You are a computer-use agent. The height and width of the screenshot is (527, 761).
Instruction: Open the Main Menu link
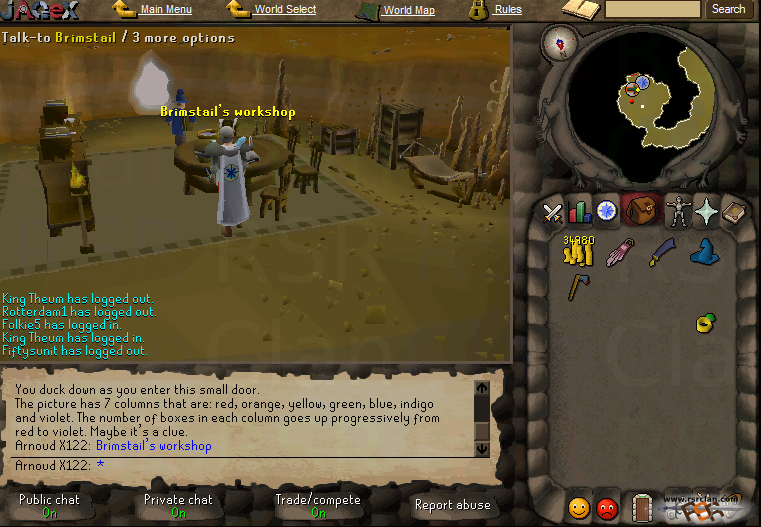point(165,10)
